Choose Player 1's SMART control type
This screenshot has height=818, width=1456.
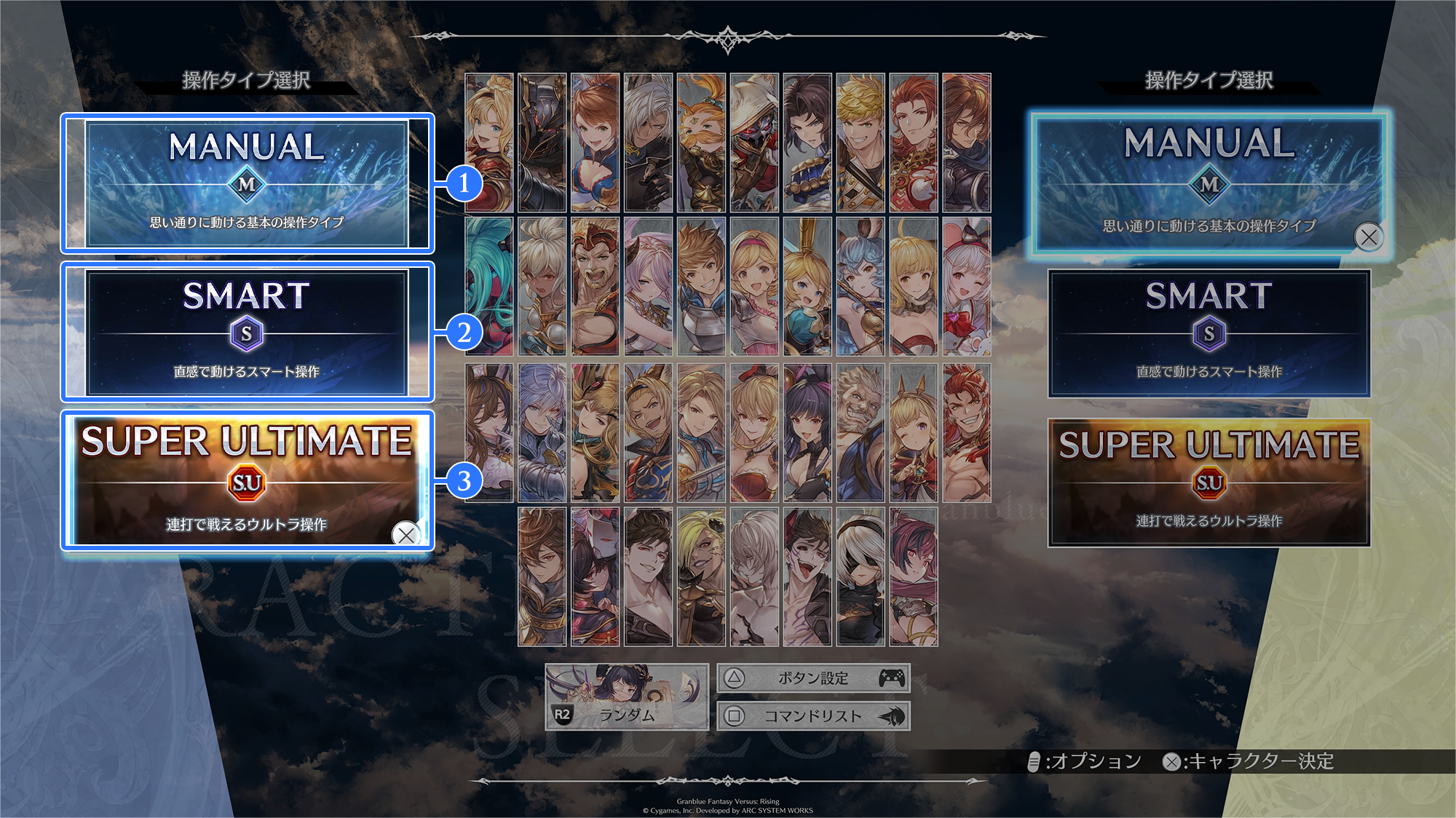[247, 333]
